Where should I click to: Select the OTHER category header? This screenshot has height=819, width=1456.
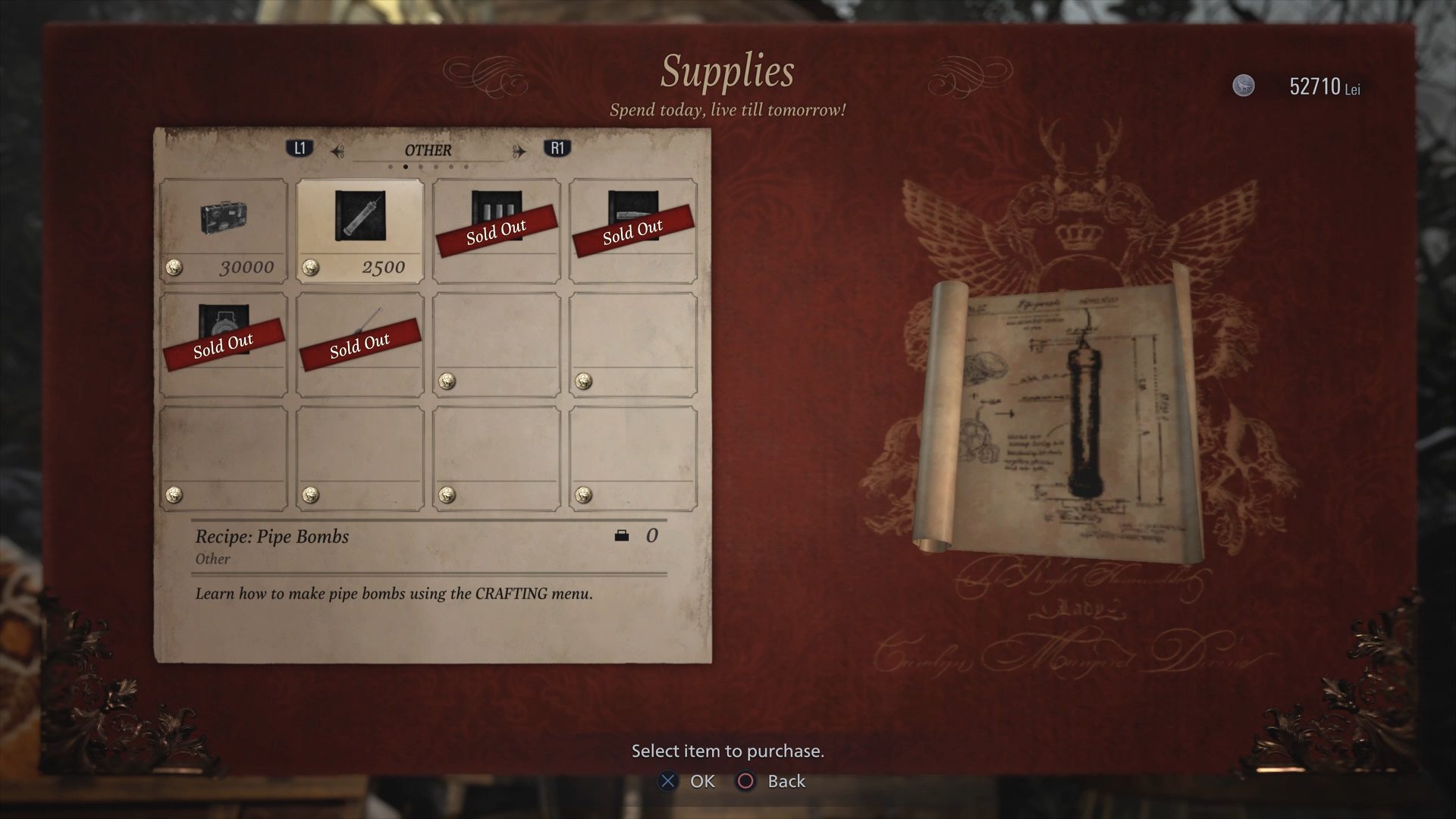pyautogui.click(x=428, y=150)
